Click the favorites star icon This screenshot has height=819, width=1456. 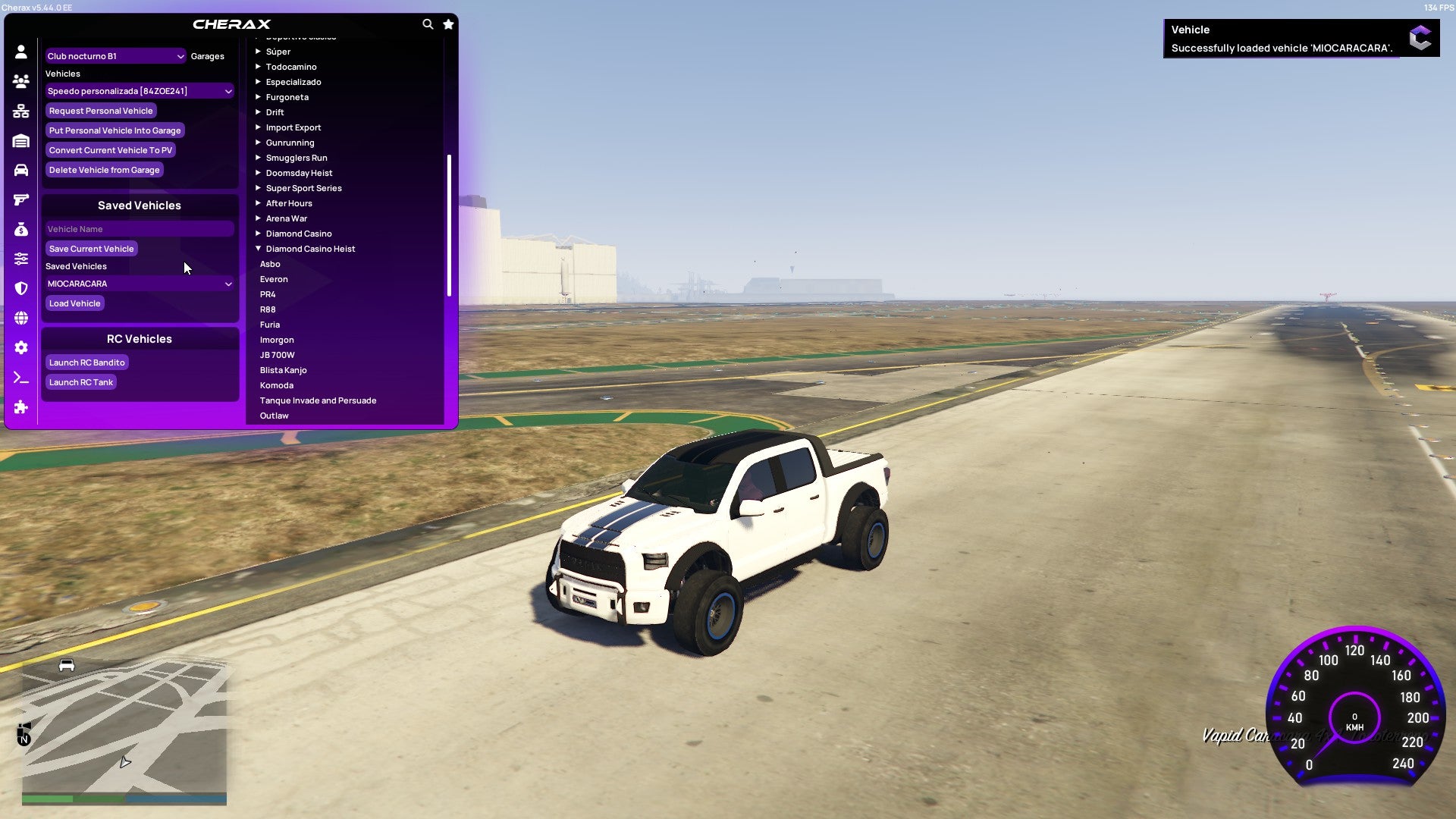[x=447, y=24]
